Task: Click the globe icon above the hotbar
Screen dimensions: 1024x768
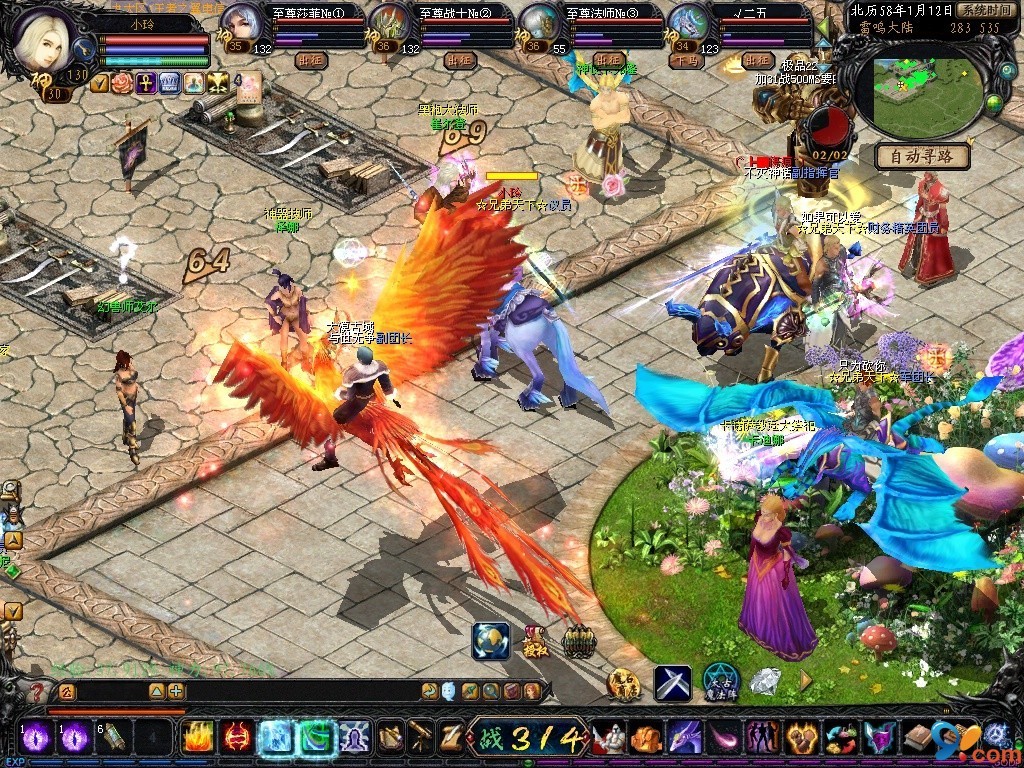Action: [x=490, y=641]
